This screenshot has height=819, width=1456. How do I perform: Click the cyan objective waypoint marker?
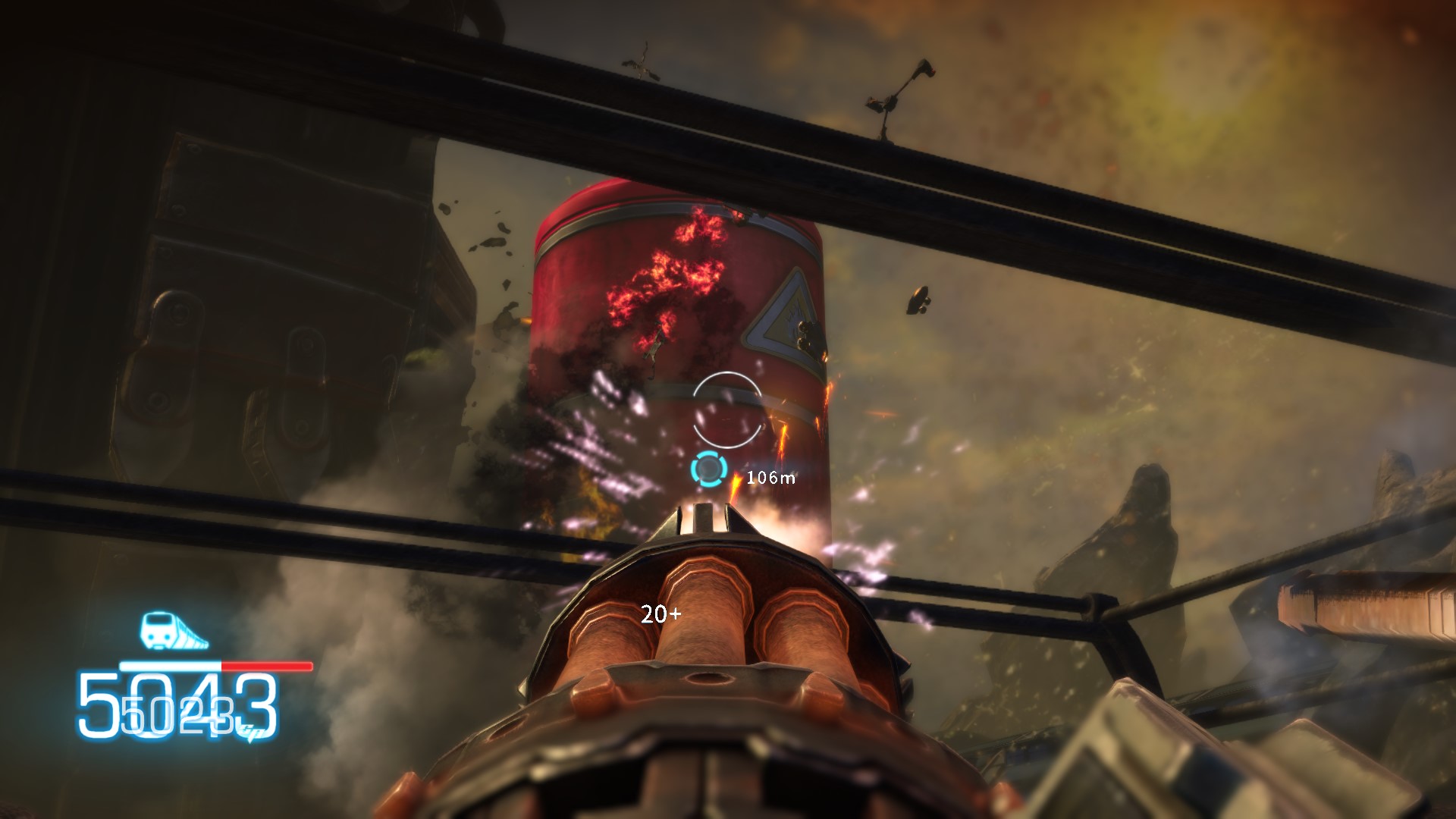(709, 469)
